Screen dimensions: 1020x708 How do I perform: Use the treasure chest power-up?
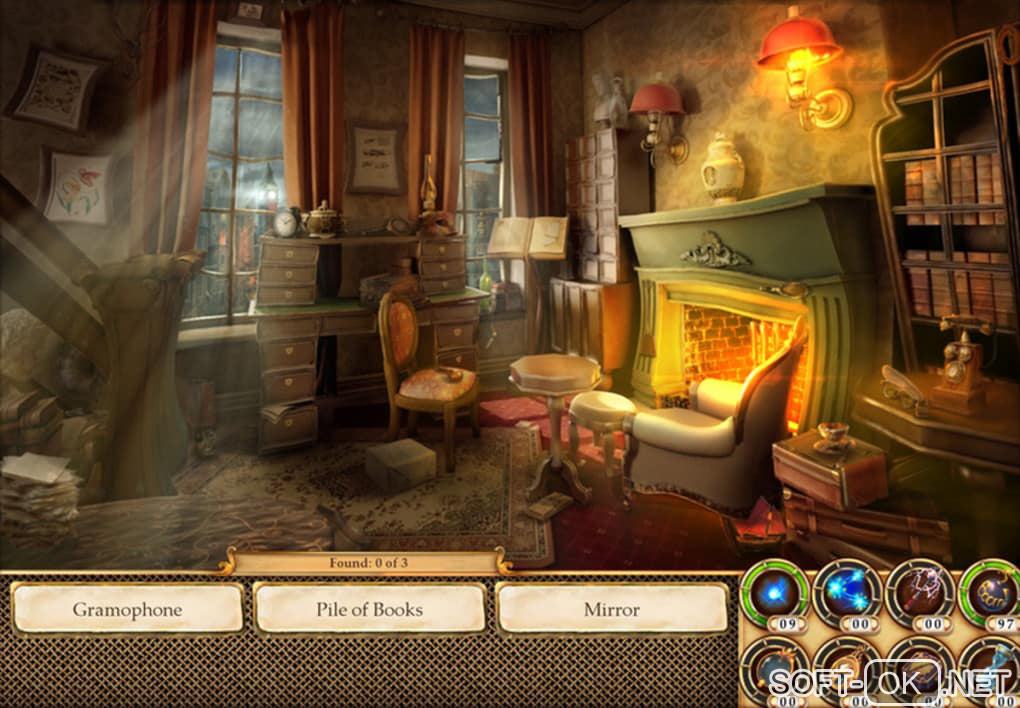[920, 667]
